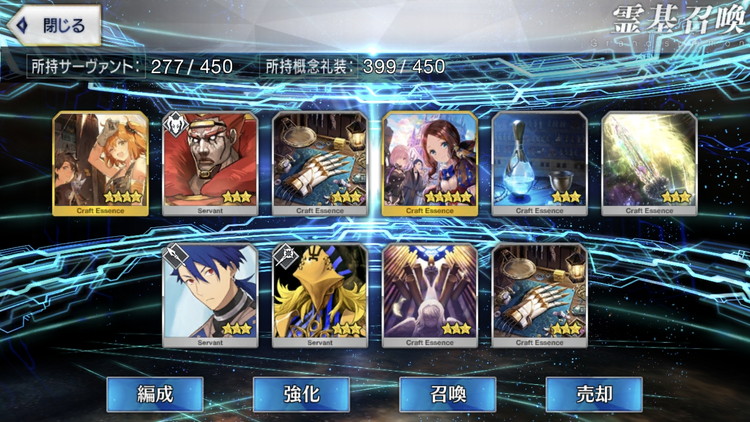Inspect the glowing crystal Craft Essence card
Viewport: 750px width, 422px height.
[x=649, y=163]
